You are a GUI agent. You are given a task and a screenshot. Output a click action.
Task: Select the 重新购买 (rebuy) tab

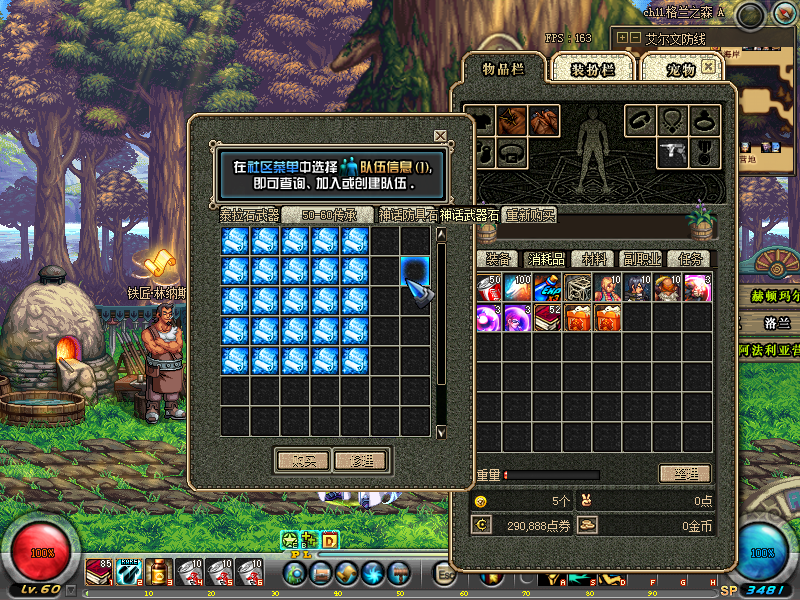tap(530, 214)
